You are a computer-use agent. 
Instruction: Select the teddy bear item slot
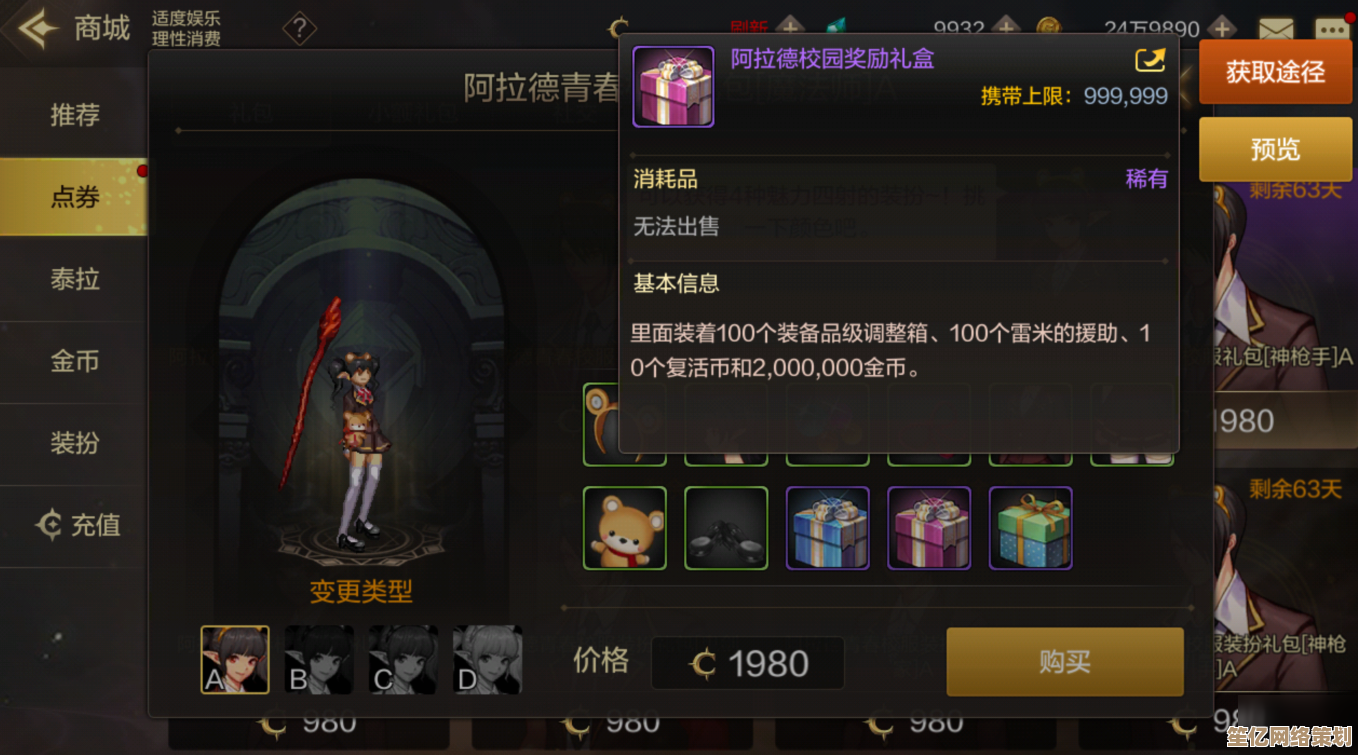[625, 528]
